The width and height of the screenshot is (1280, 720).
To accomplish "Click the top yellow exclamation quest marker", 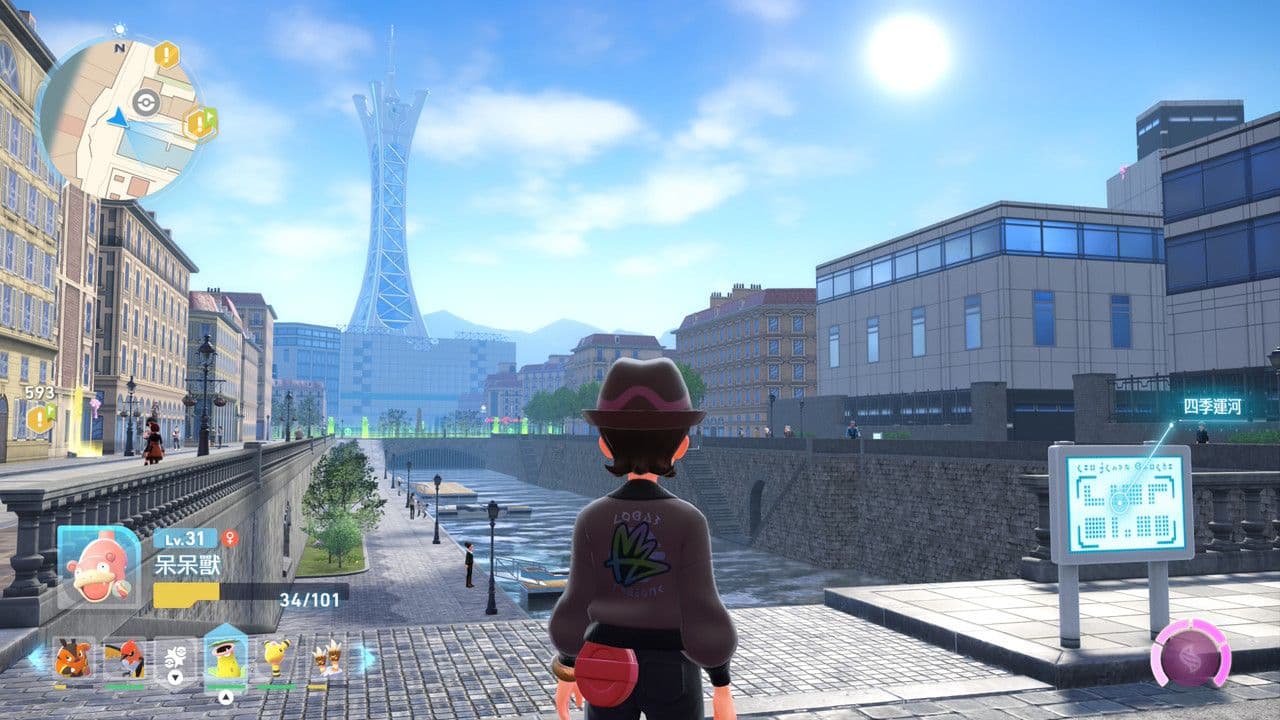I will click(166, 55).
